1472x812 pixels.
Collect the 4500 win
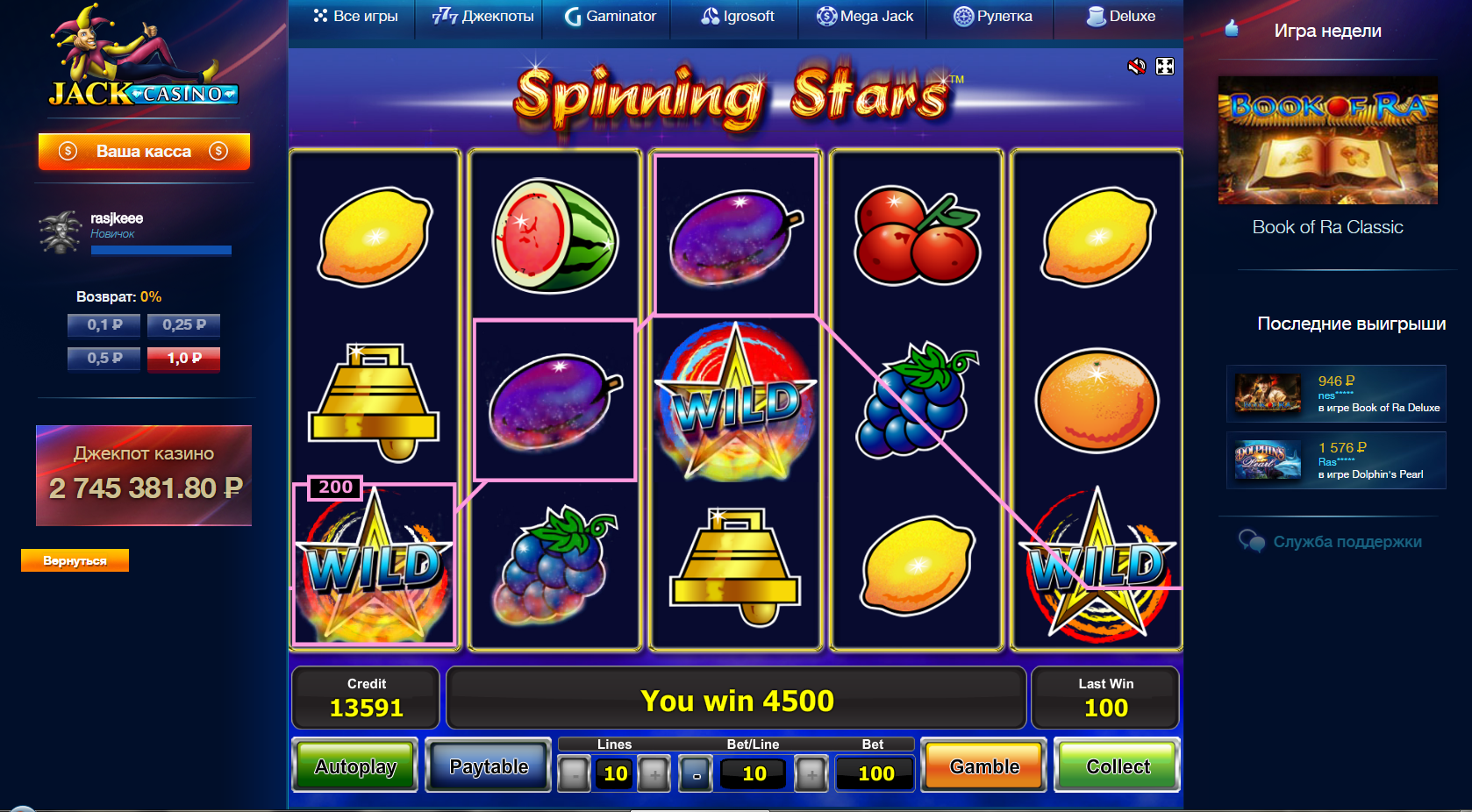1118,766
